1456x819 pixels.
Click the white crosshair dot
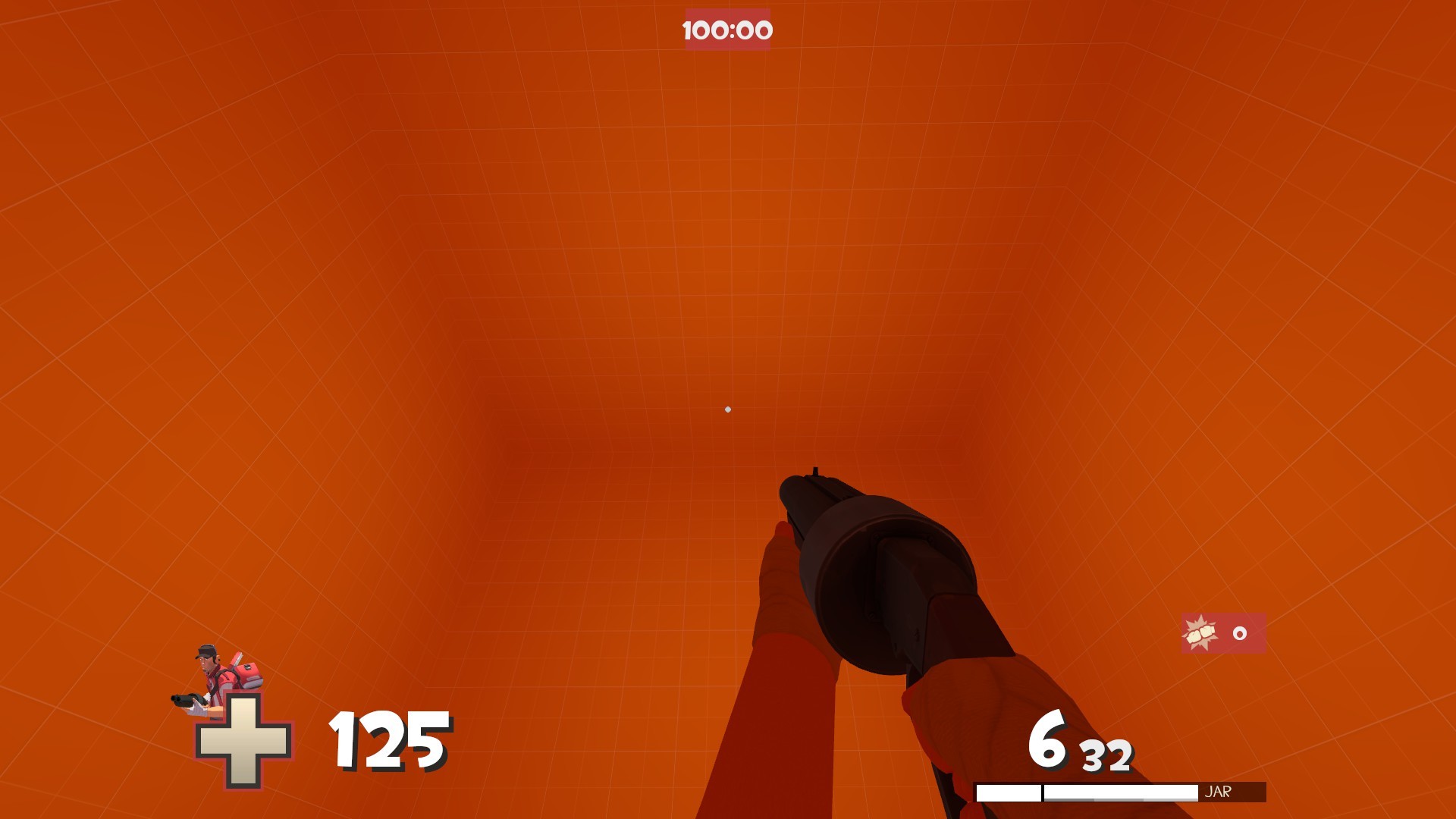pos(728,409)
